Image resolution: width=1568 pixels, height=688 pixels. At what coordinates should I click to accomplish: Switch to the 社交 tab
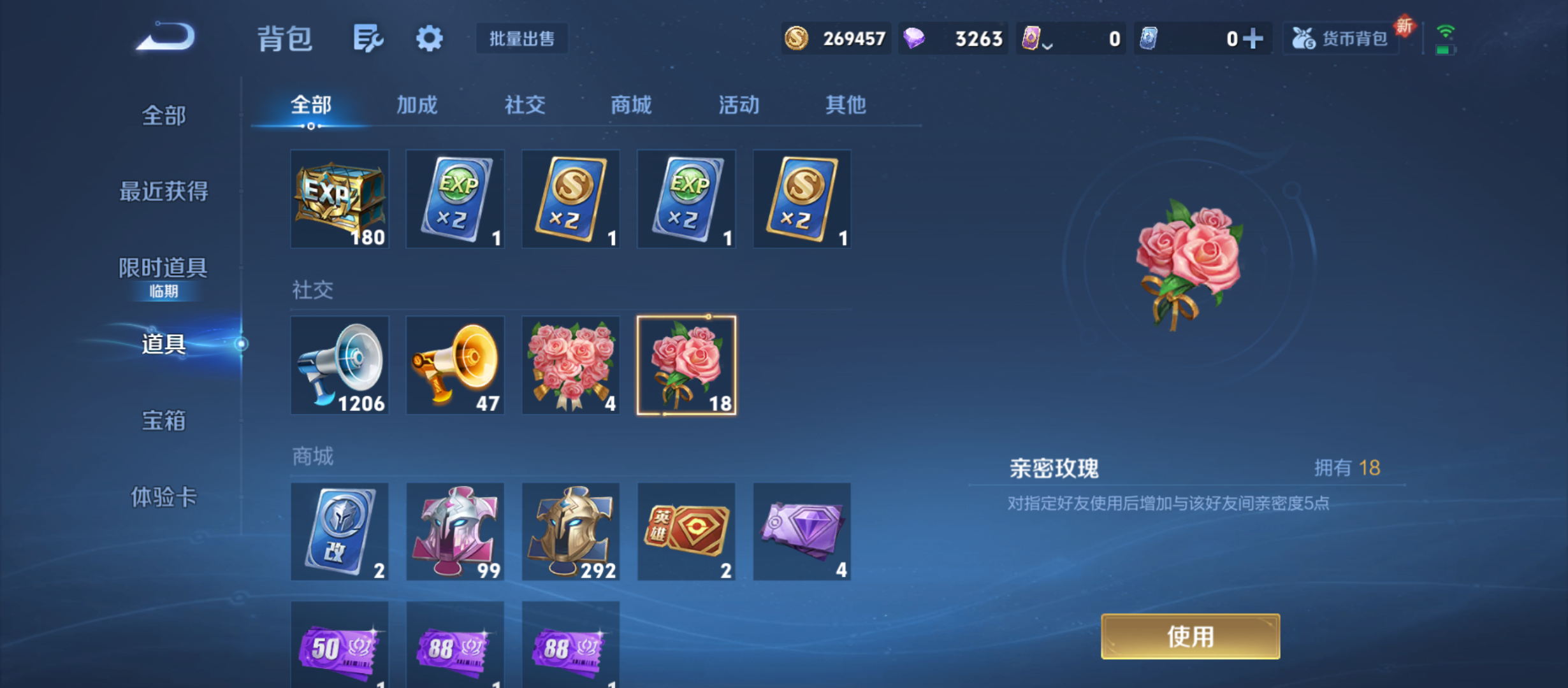pos(525,105)
